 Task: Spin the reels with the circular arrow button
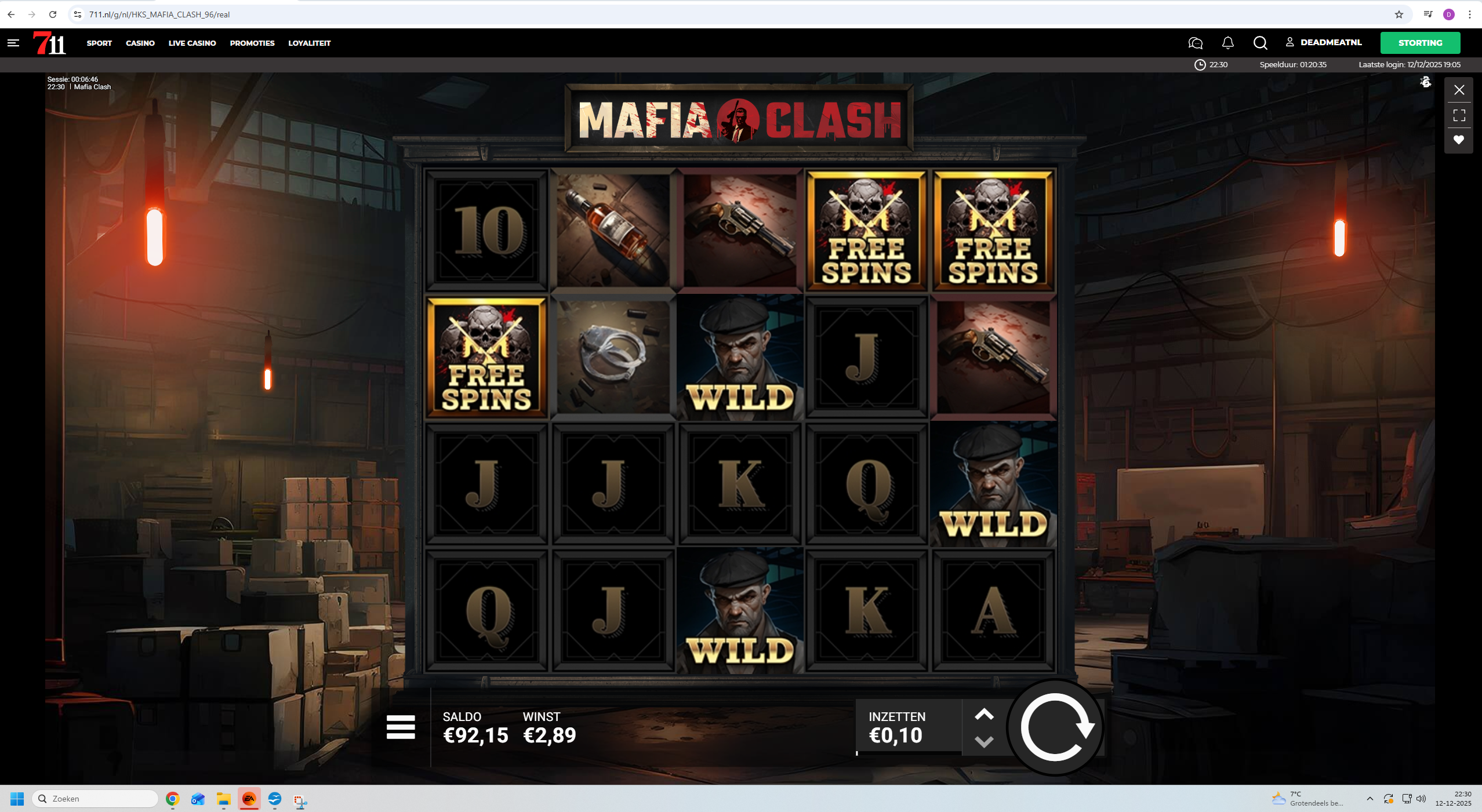pos(1056,727)
